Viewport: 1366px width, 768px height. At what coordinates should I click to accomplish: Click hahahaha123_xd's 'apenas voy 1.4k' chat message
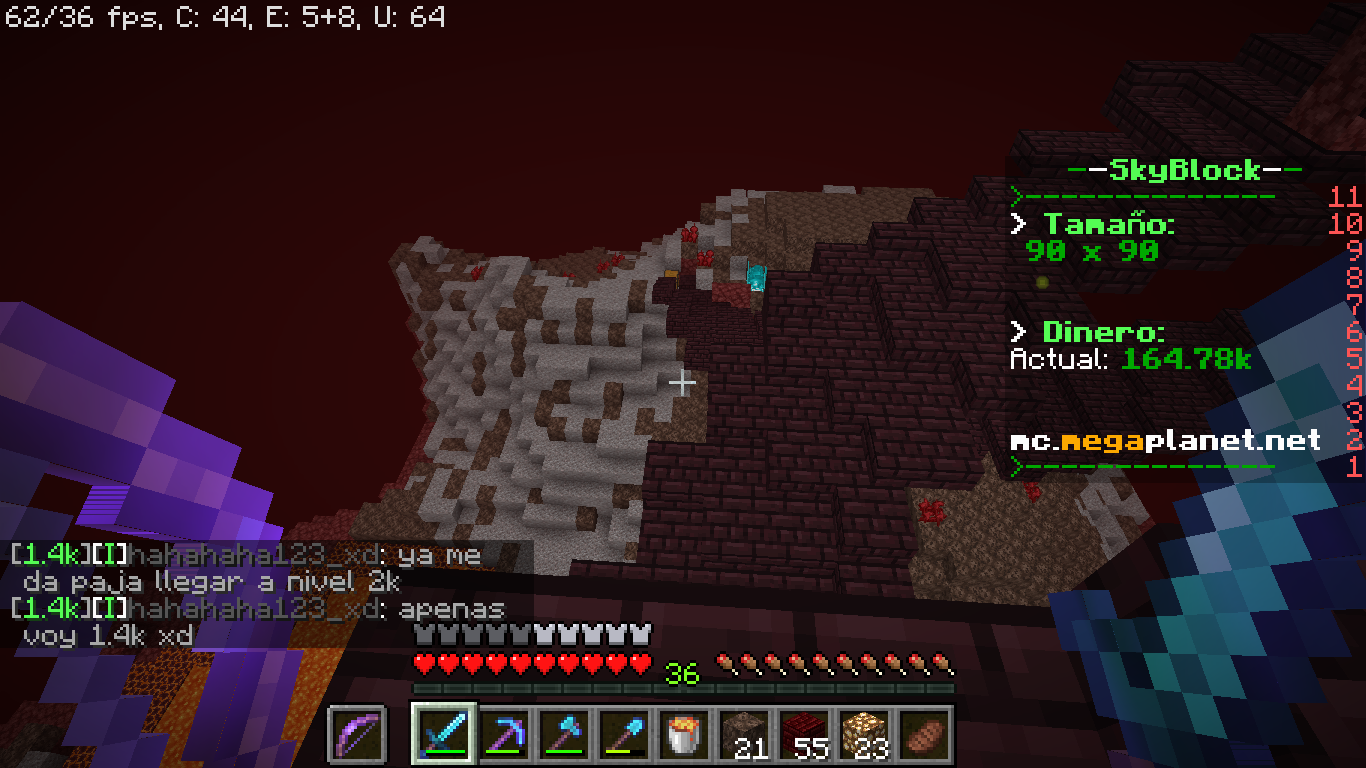(x=260, y=621)
